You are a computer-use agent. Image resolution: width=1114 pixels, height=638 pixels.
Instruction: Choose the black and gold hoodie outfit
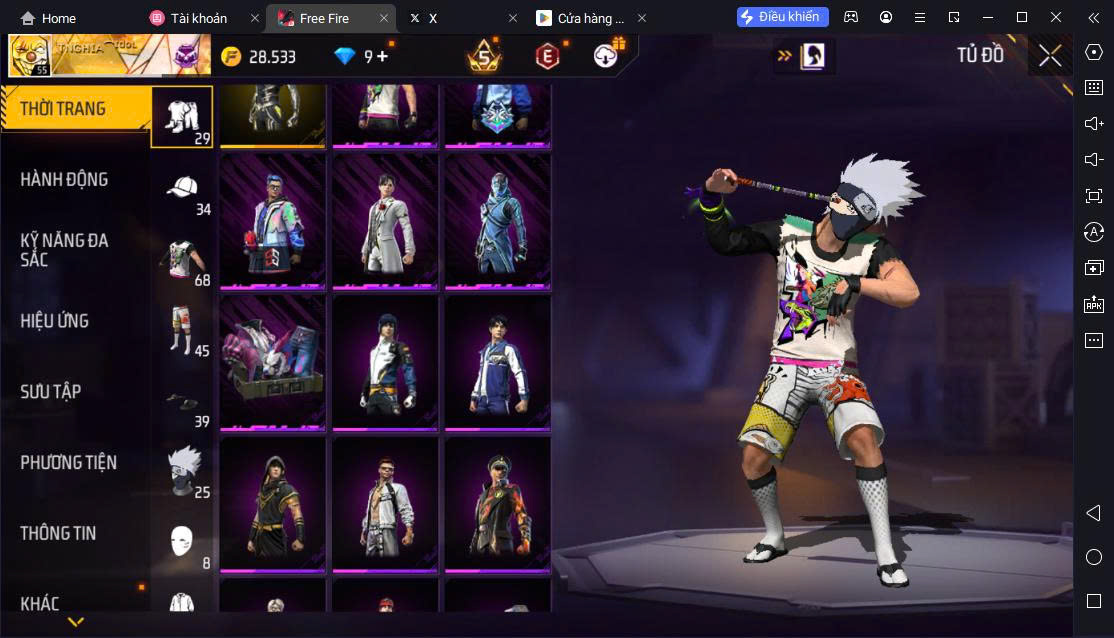(x=272, y=504)
